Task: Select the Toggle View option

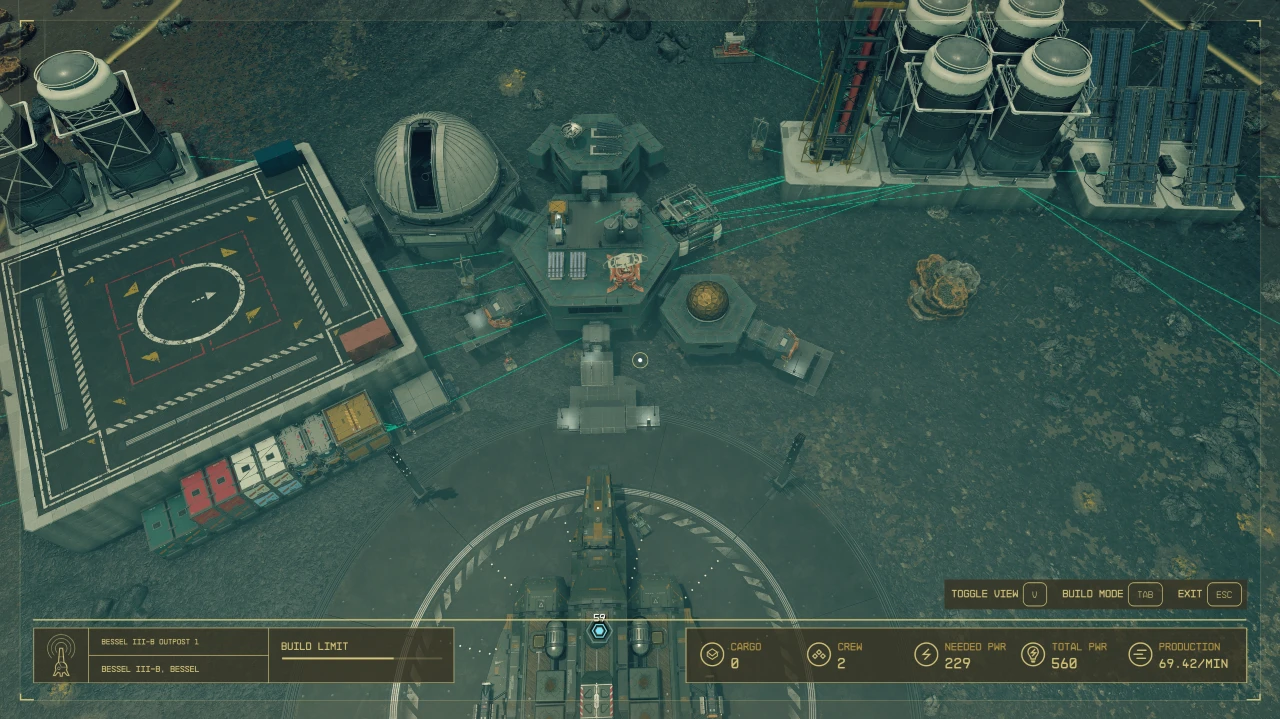Action: [1034, 594]
